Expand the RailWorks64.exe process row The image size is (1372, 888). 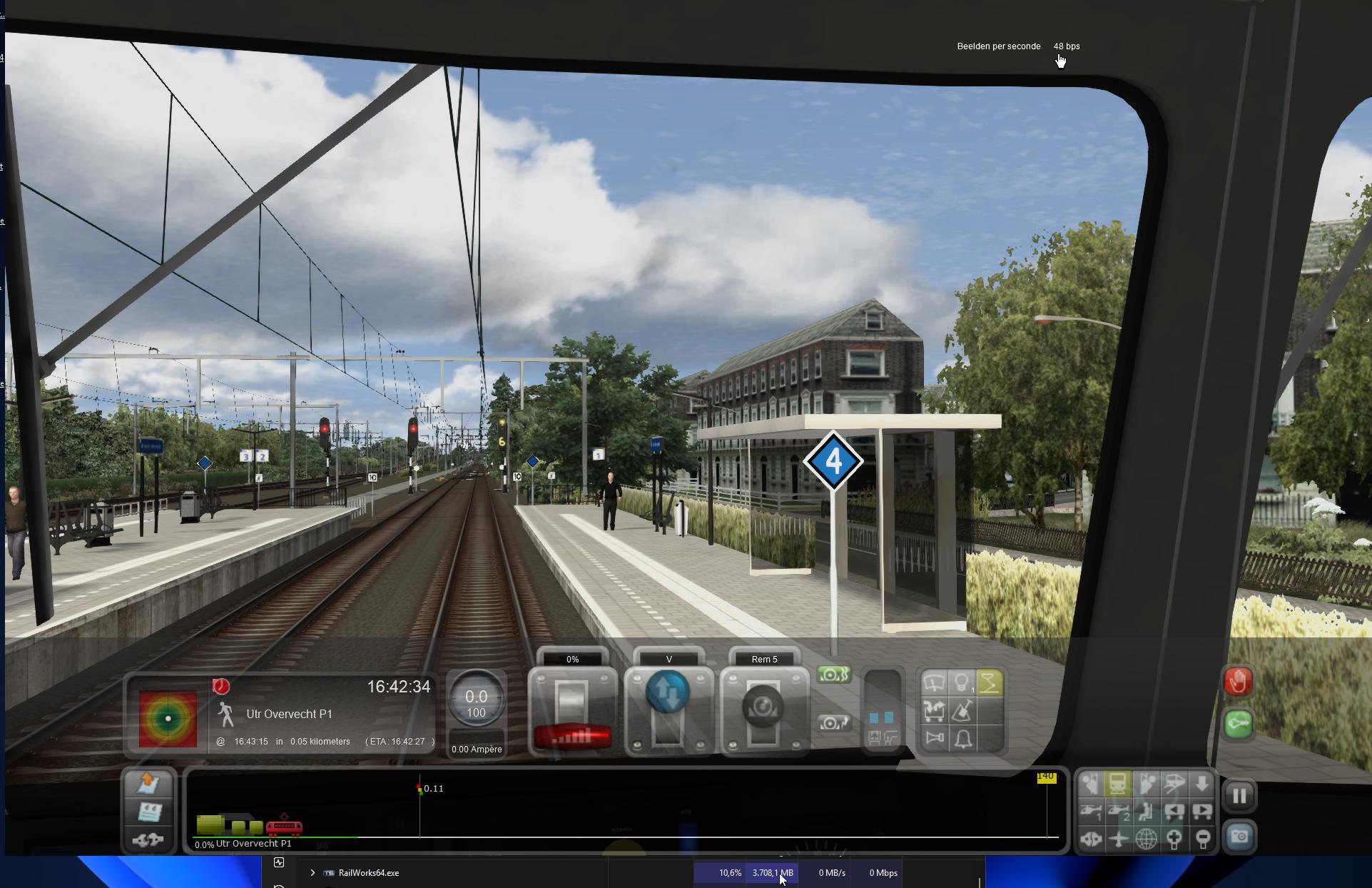point(312,872)
